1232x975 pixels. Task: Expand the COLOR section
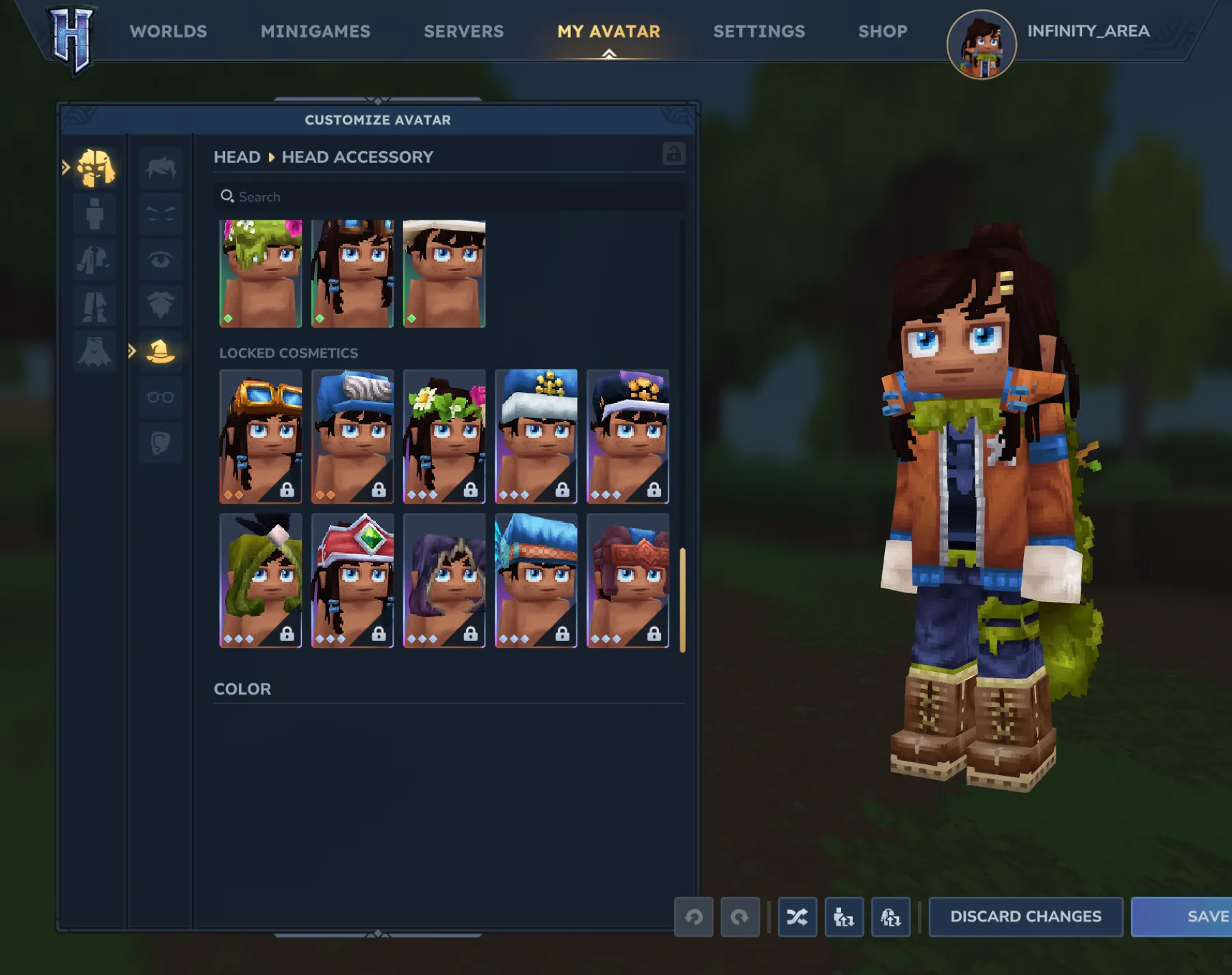click(x=243, y=689)
